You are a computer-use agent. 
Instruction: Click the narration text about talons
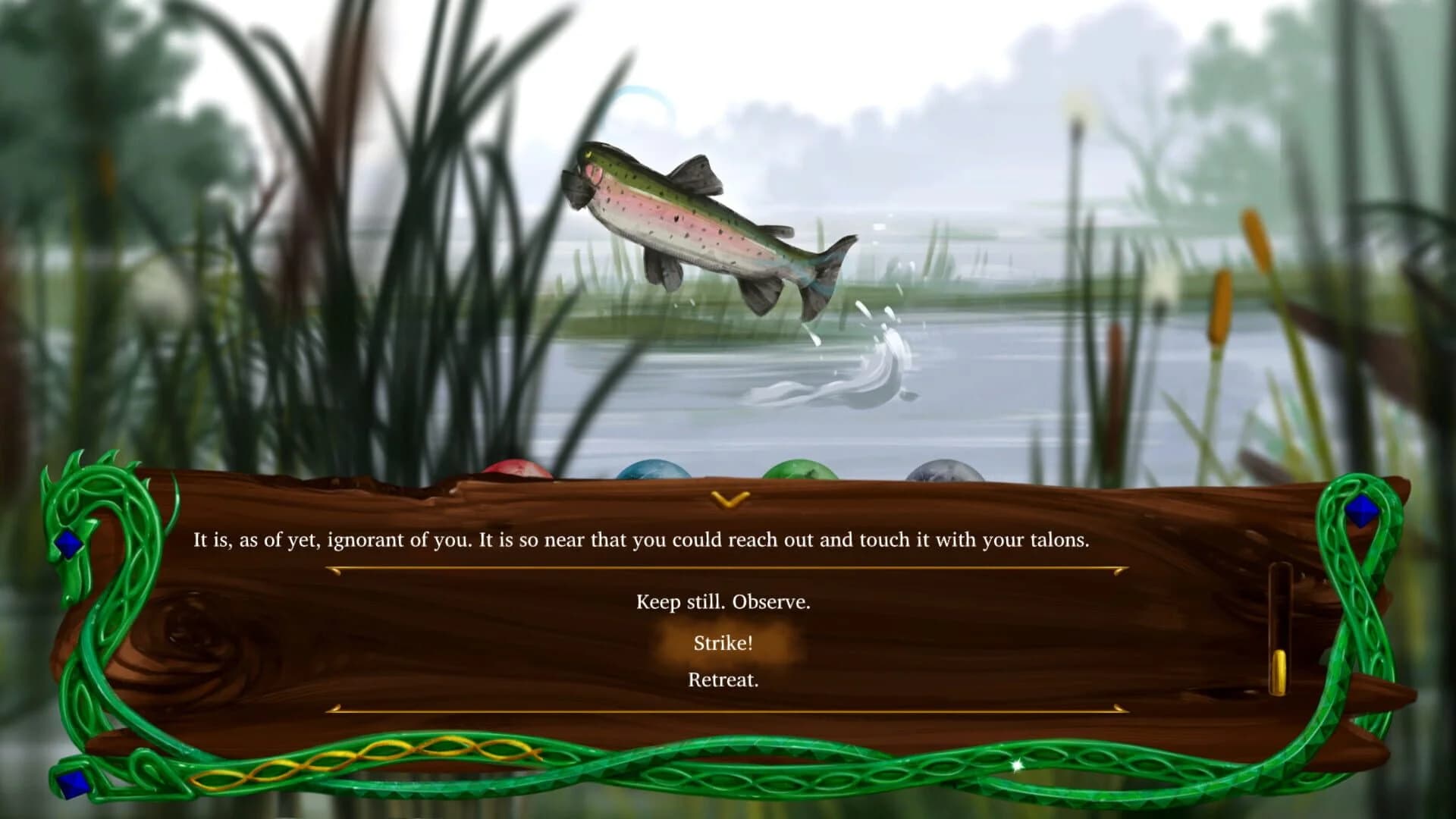tap(642, 540)
